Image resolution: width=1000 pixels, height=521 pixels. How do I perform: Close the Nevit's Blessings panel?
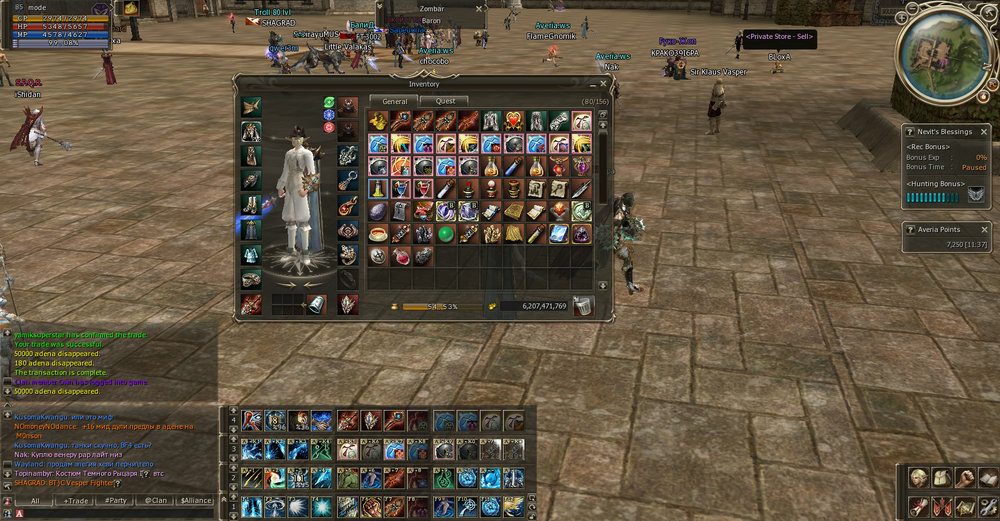point(985,130)
